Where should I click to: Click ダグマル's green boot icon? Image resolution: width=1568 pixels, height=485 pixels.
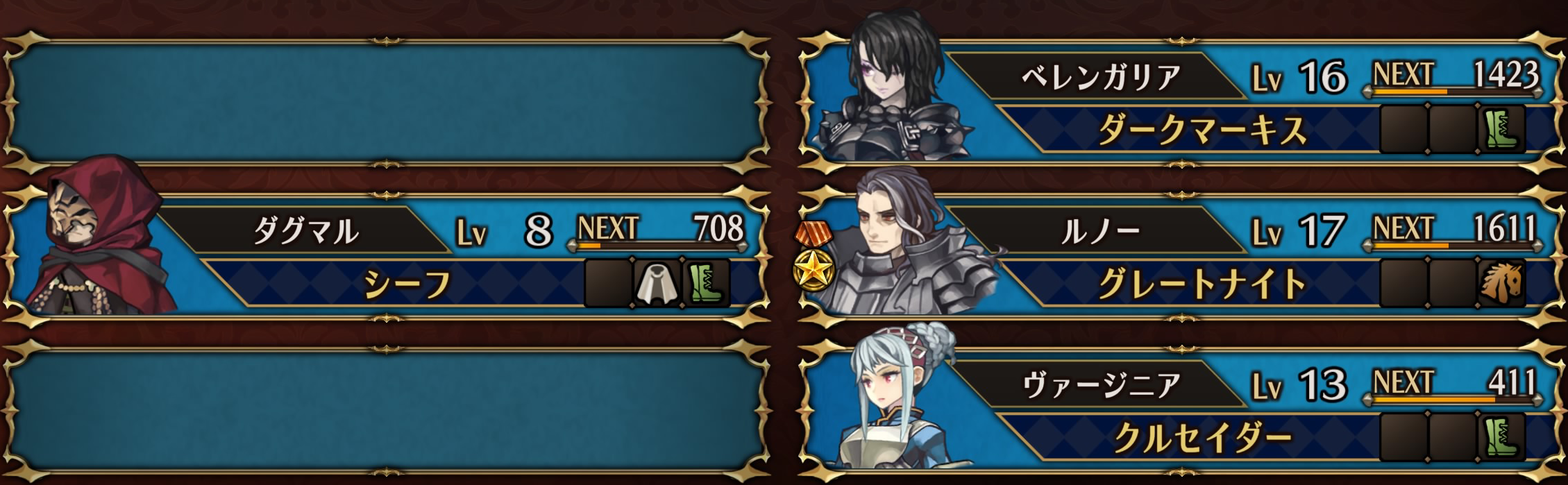tap(706, 283)
